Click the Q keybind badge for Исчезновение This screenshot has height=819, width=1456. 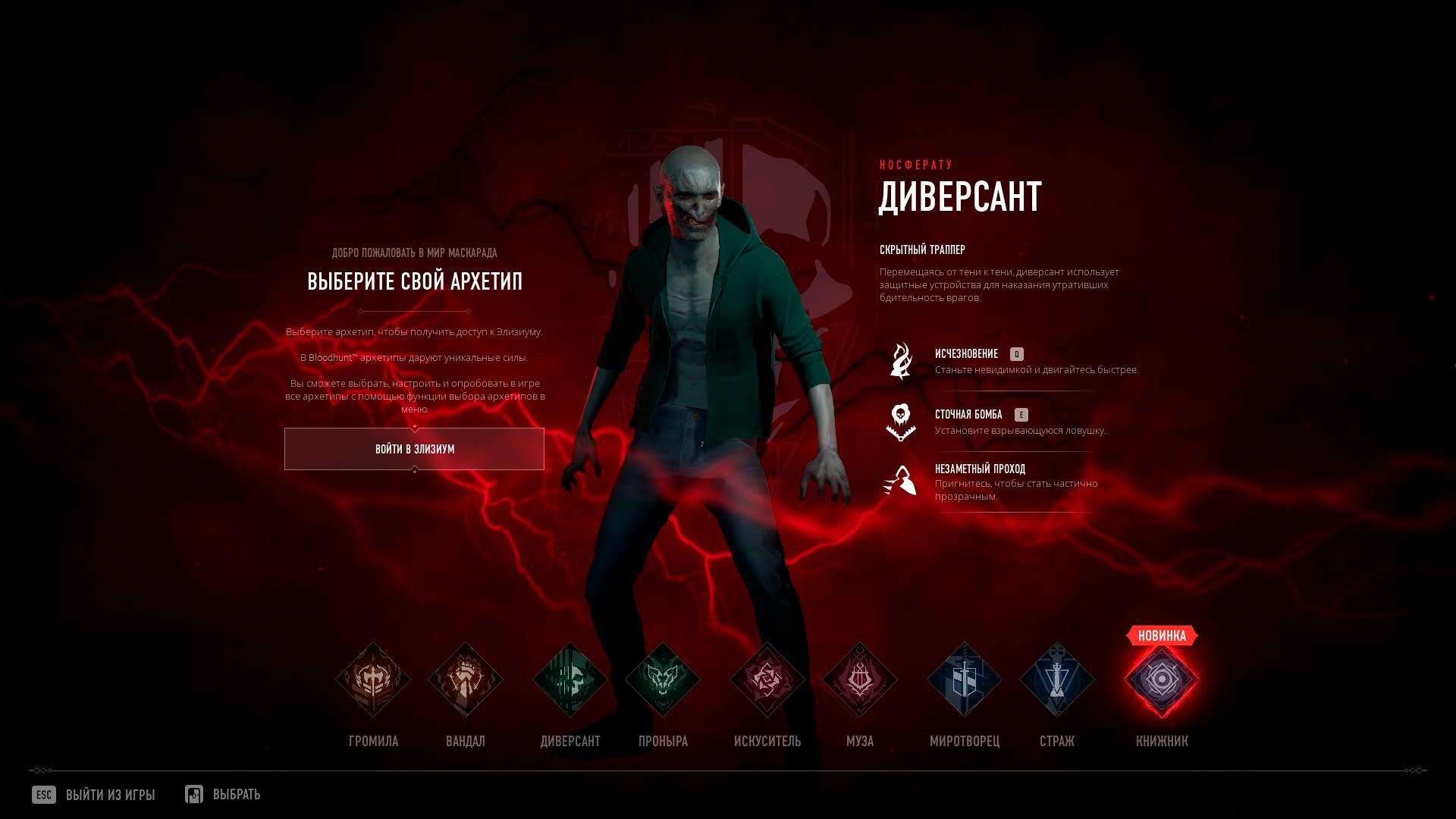click(x=1017, y=353)
